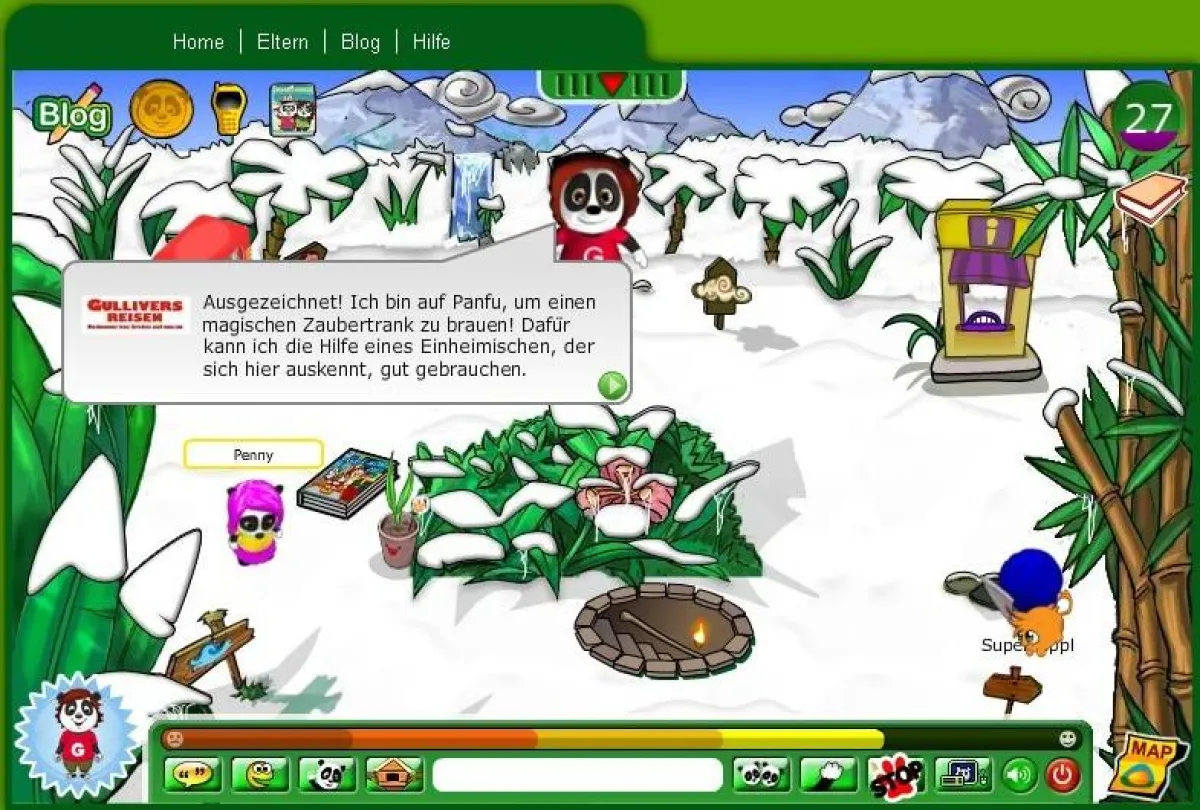This screenshot has width=1200, height=810.
Task: Open the Eltern page link
Action: click(282, 42)
